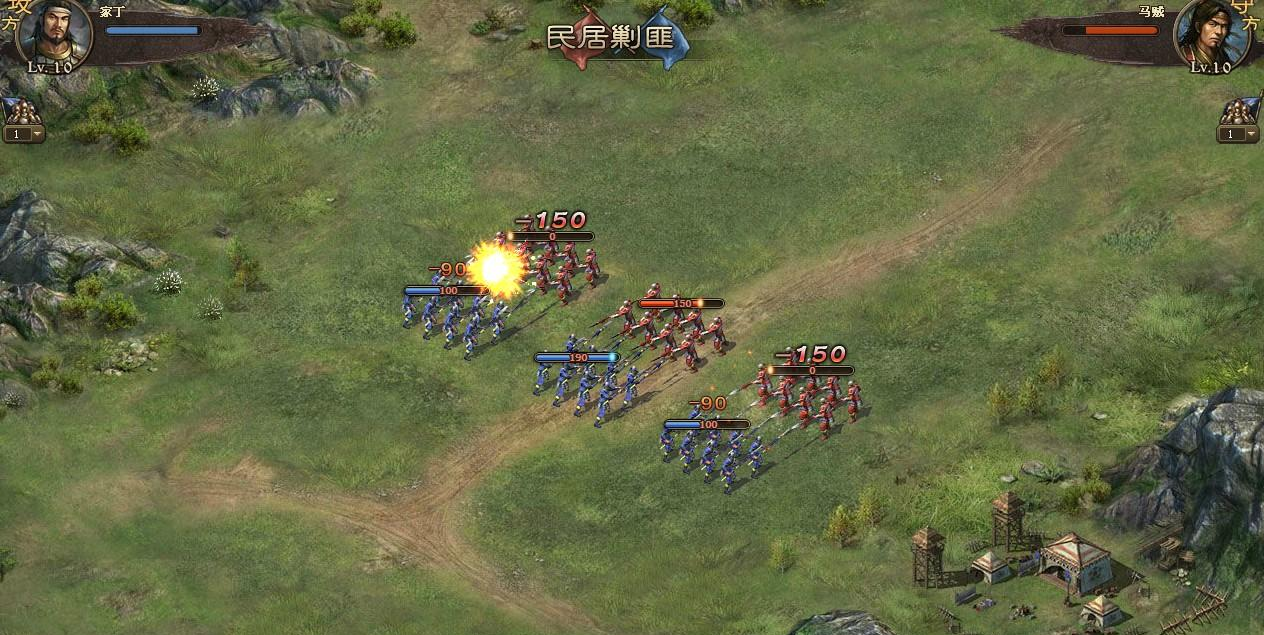This screenshot has width=1264, height=635.
Task: Select the attacker's soldier squad icon
Action: tap(20, 111)
